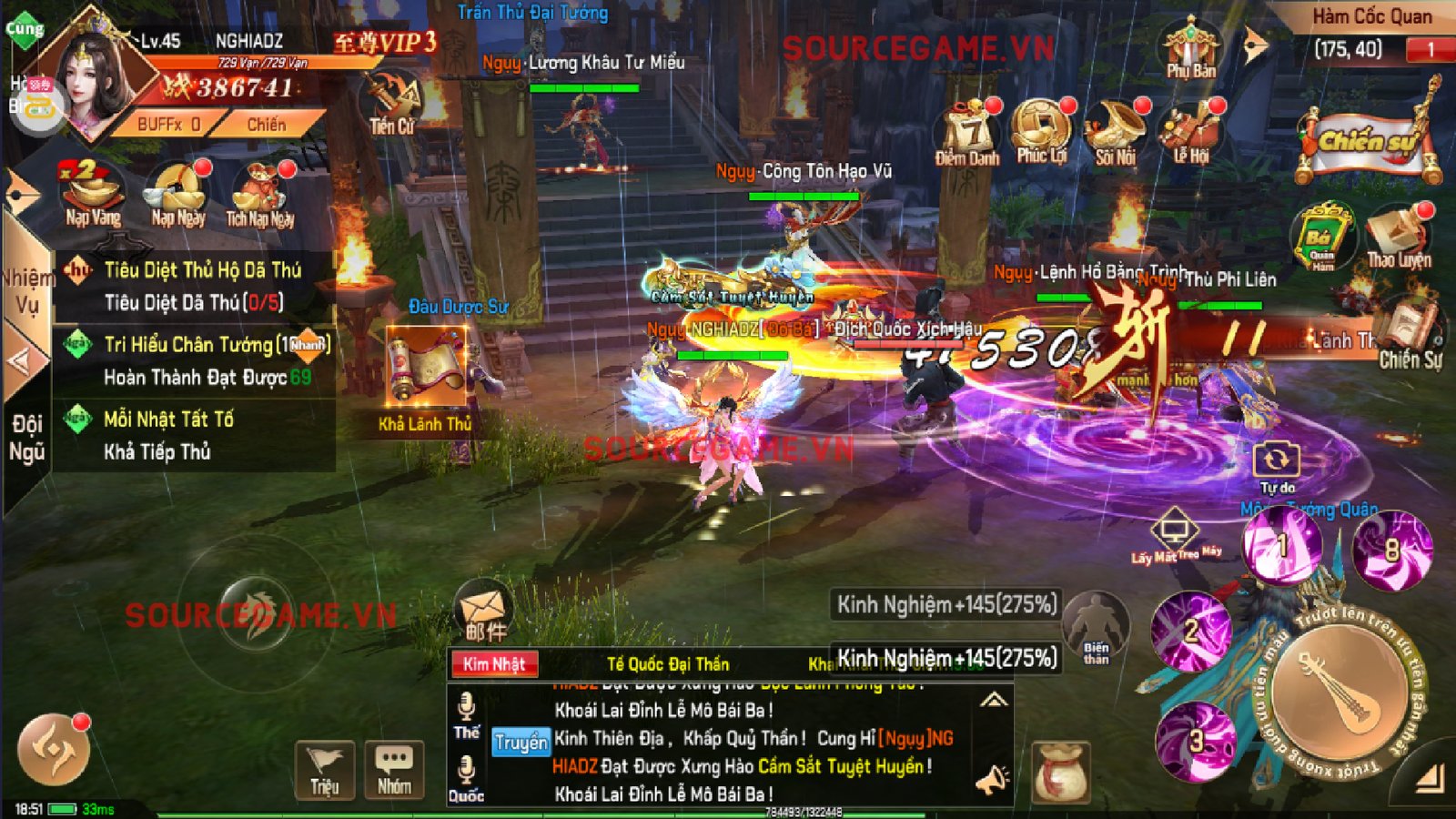Open the Tích Nạp Ngày icon
Screen dimensions: 1456x819
click(260, 192)
